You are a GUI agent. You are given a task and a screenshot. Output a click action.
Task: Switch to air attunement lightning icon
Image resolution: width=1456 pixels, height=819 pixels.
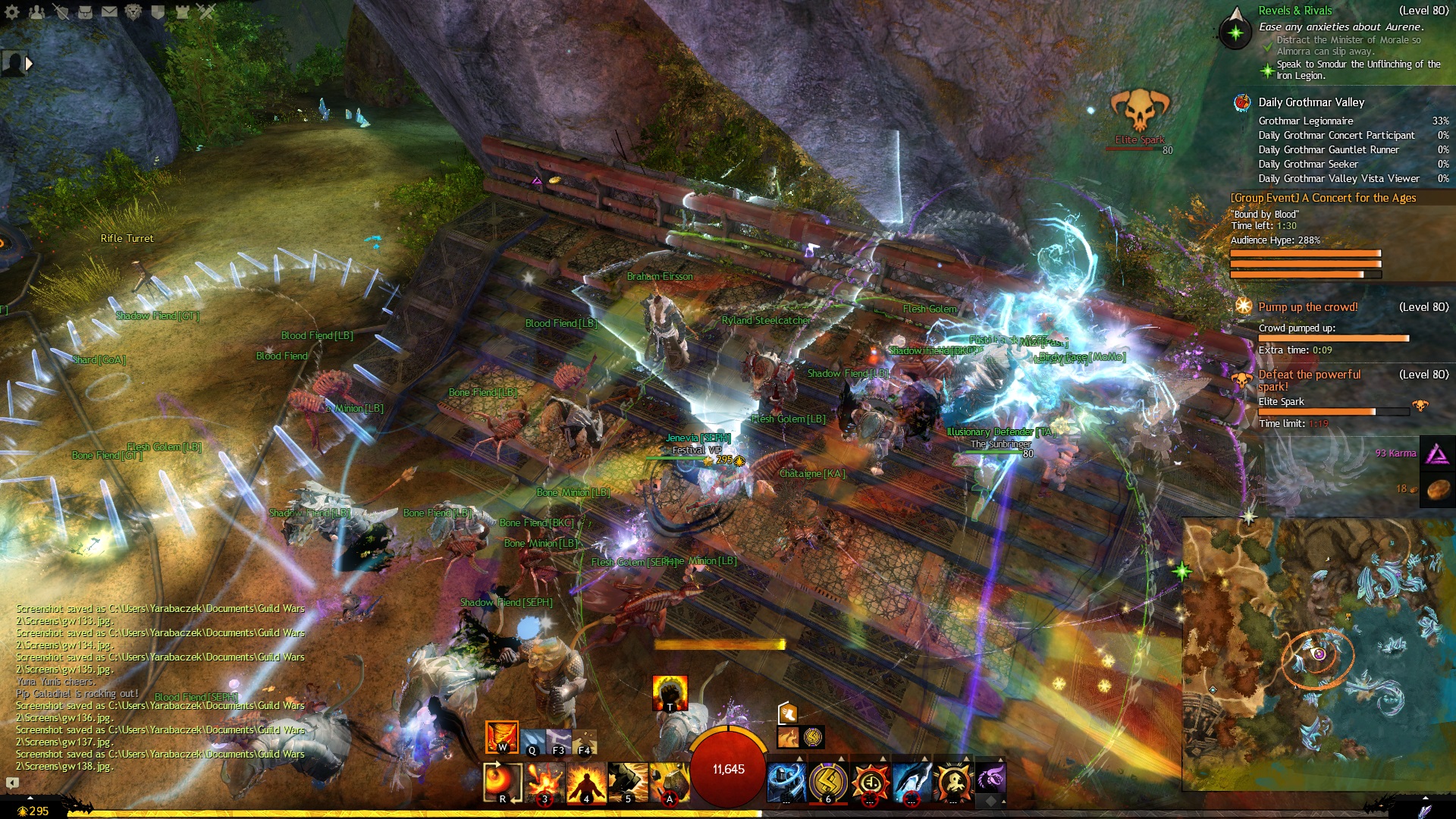pos(559,741)
